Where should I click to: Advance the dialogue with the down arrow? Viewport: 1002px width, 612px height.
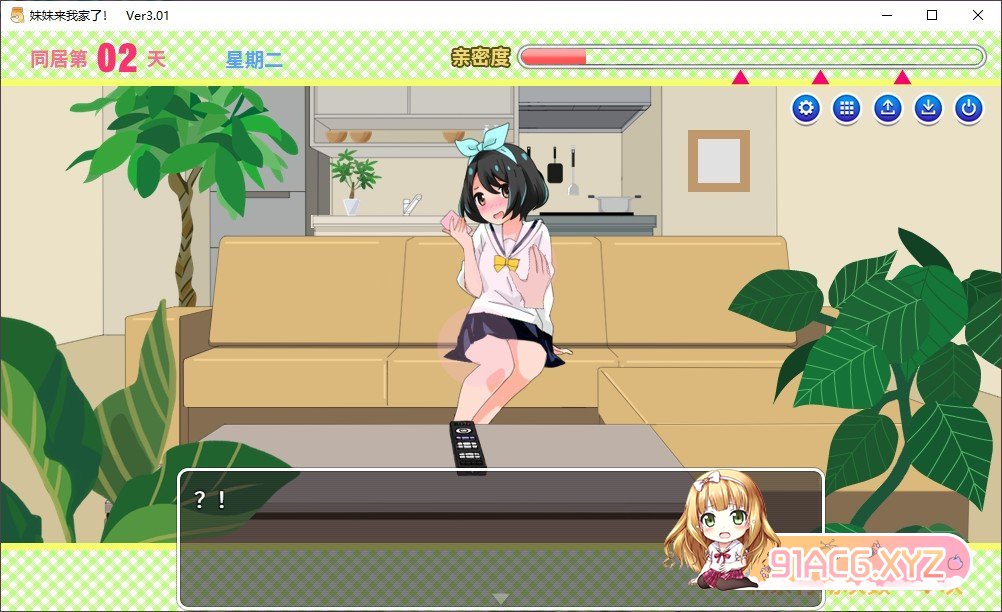pos(501,597)
